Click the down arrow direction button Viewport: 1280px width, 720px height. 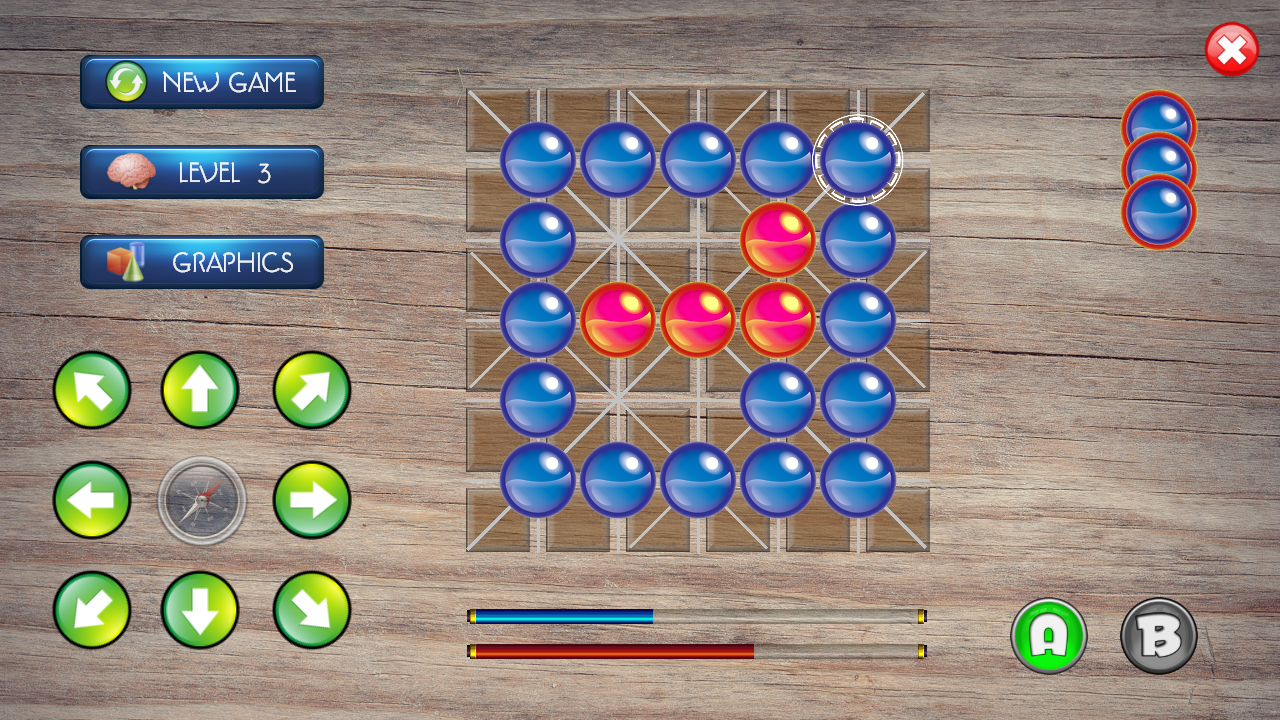click(x=200, y=610)
